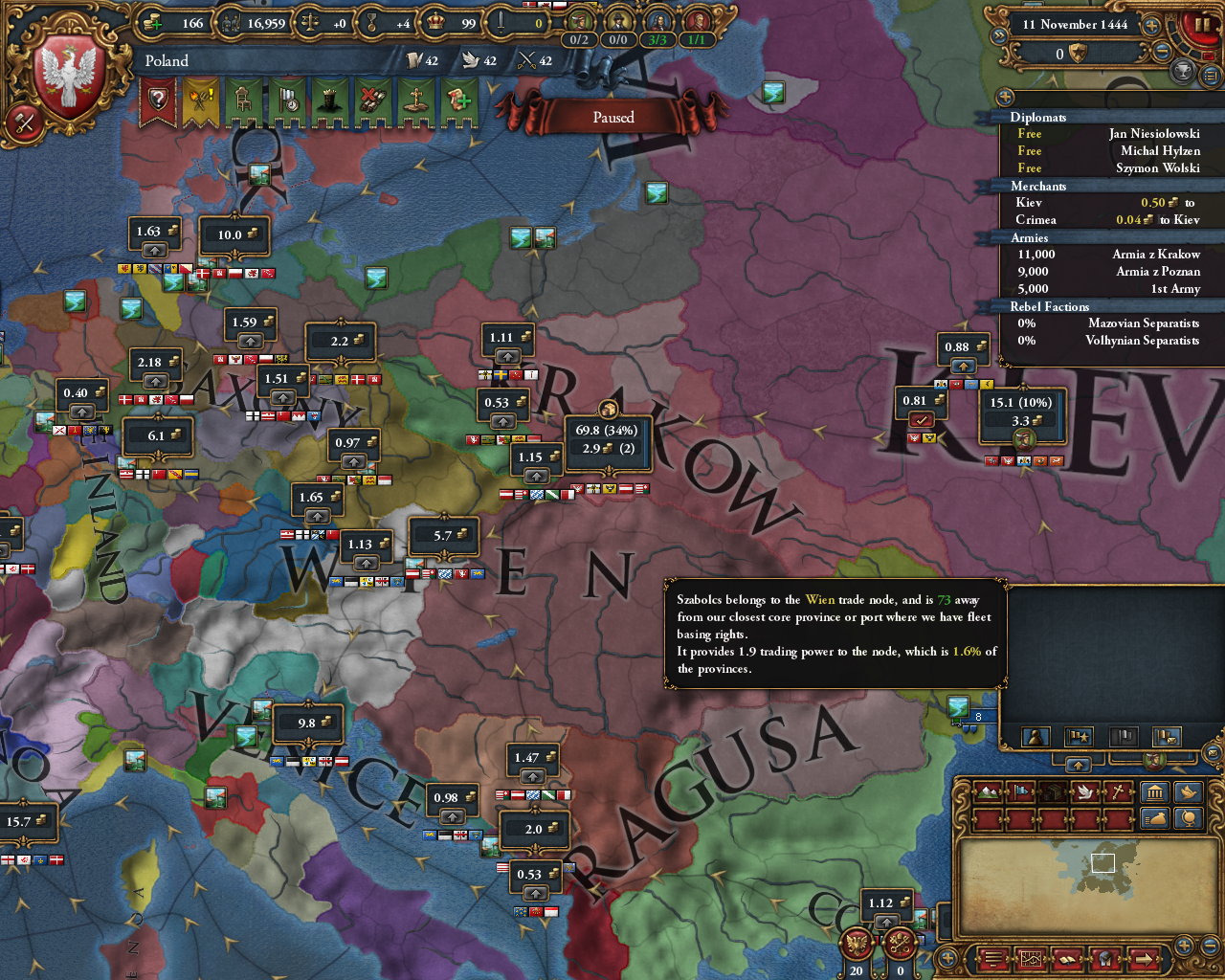This screenshot has height=980, width=1225.
Task: Switch to the terrain map mode
Action: (x=989, y=792)
